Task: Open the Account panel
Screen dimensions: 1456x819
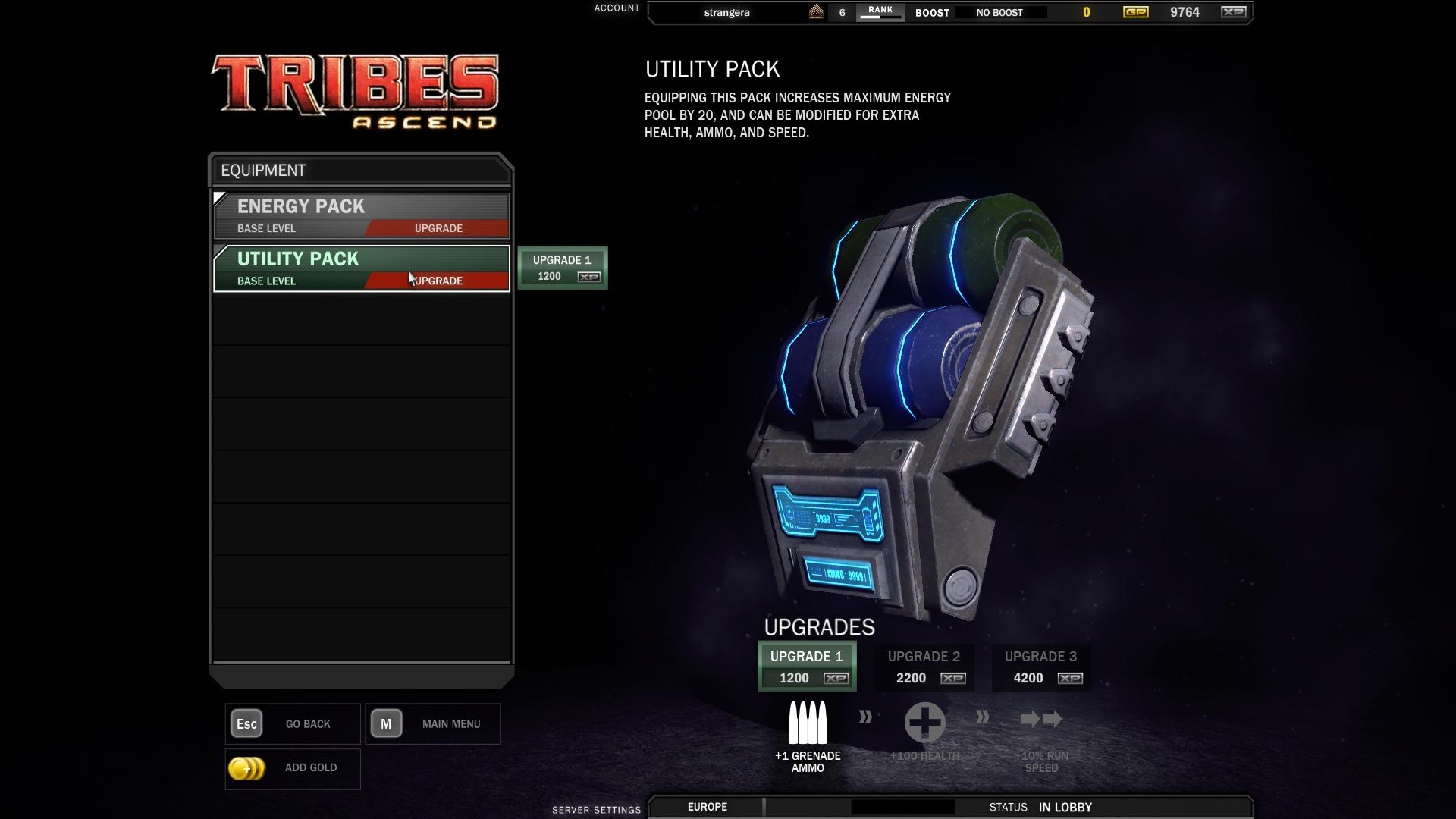Action: pos(617,8)
